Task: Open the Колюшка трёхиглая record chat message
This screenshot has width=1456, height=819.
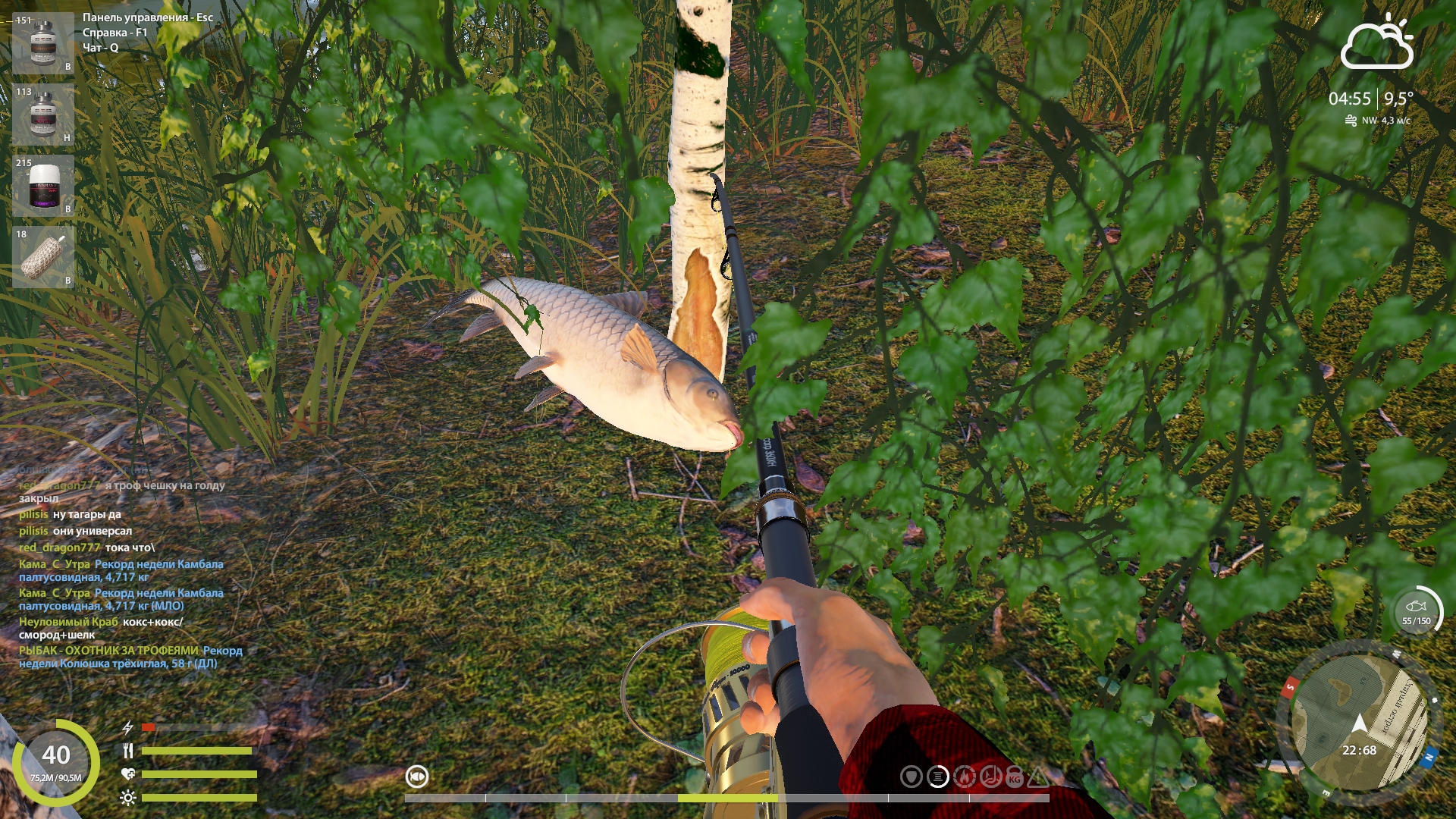Action: pos(130,657)
